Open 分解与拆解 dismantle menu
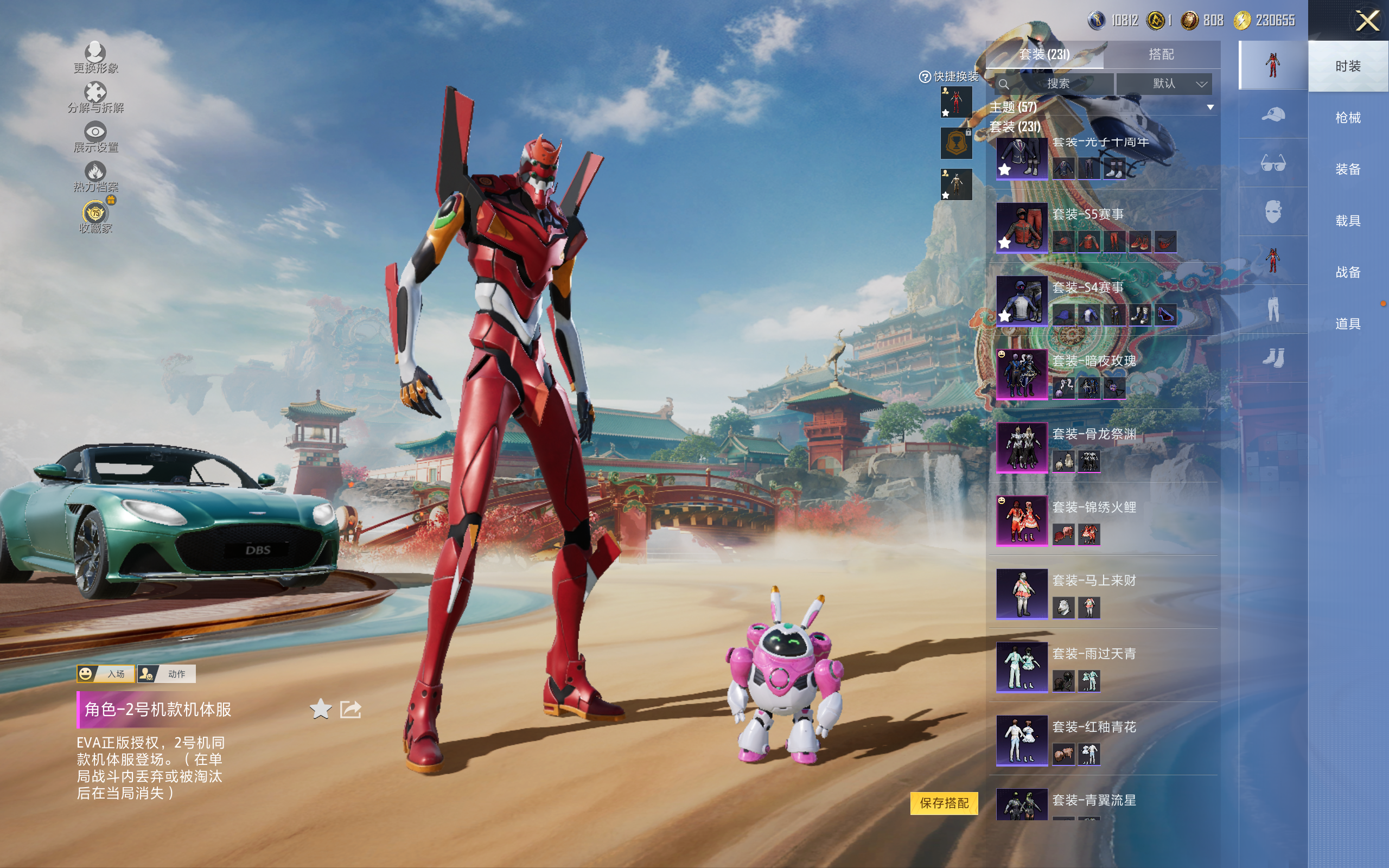 pyautogui.click(x=95, y=97)
